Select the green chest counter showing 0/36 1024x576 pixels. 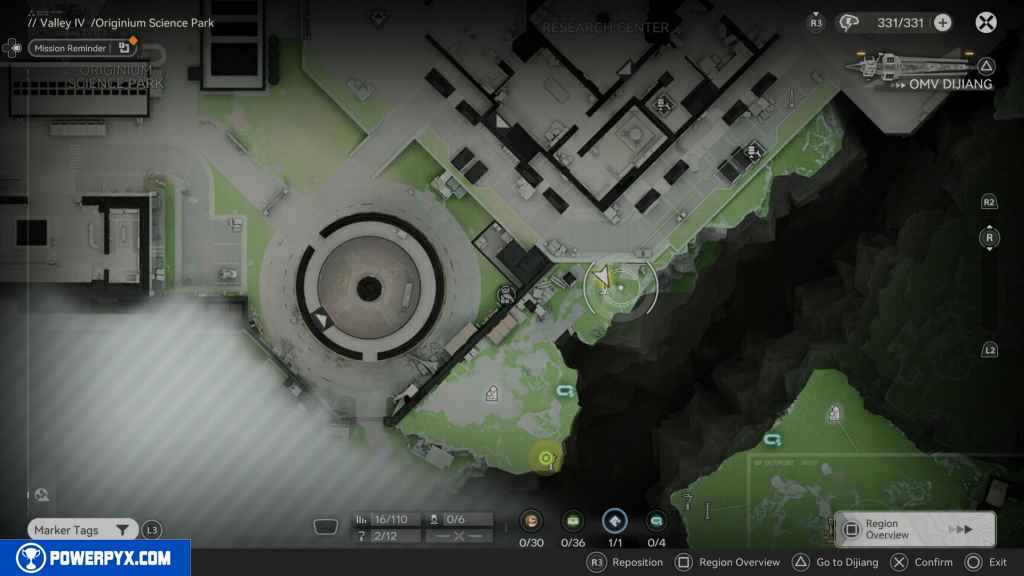[x=573, y=521]
